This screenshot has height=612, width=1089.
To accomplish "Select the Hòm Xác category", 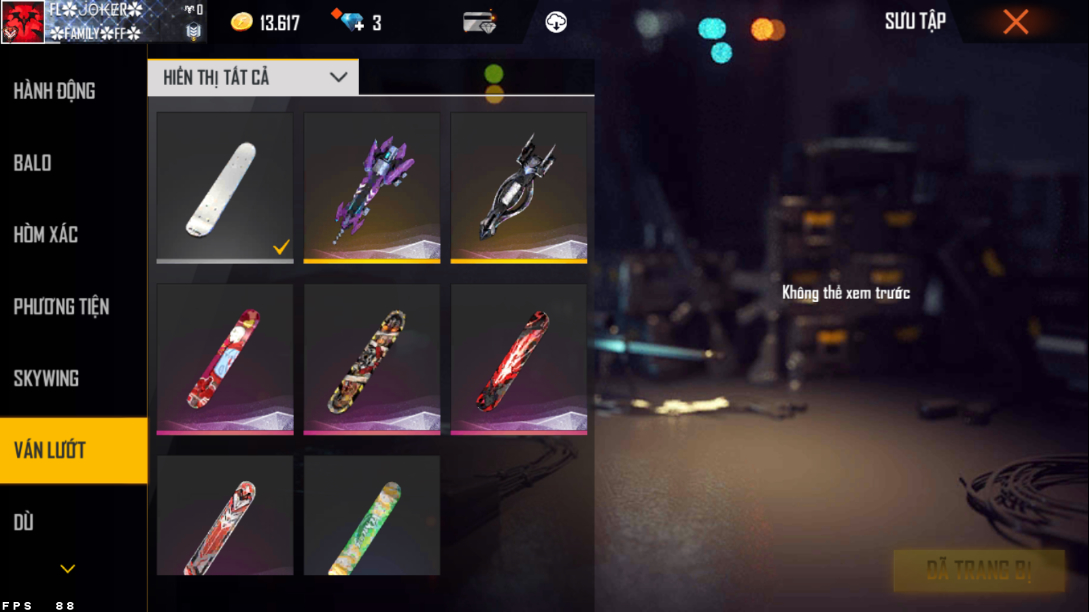I will 46,235.
